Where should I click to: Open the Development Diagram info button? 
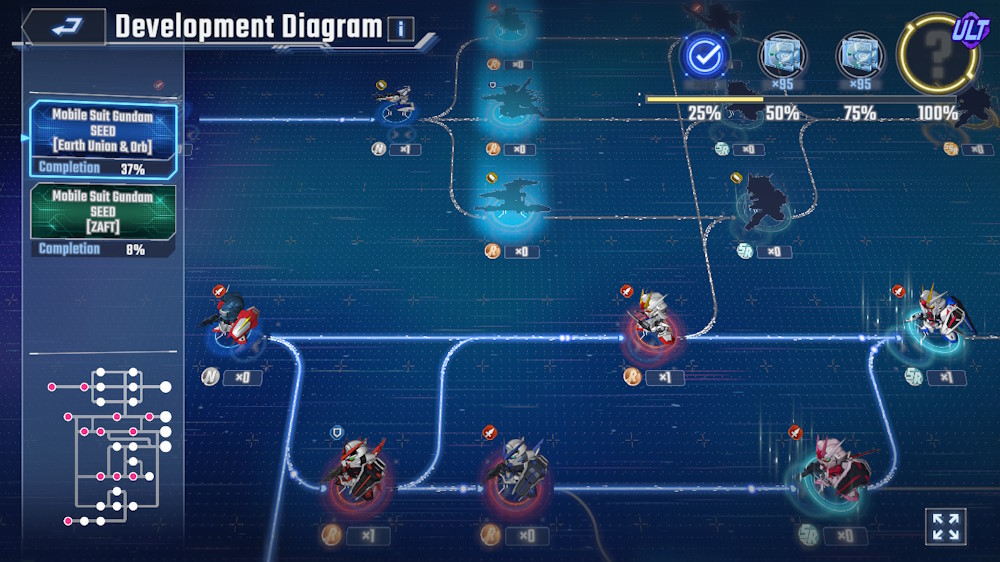click(x=400, y=28)
